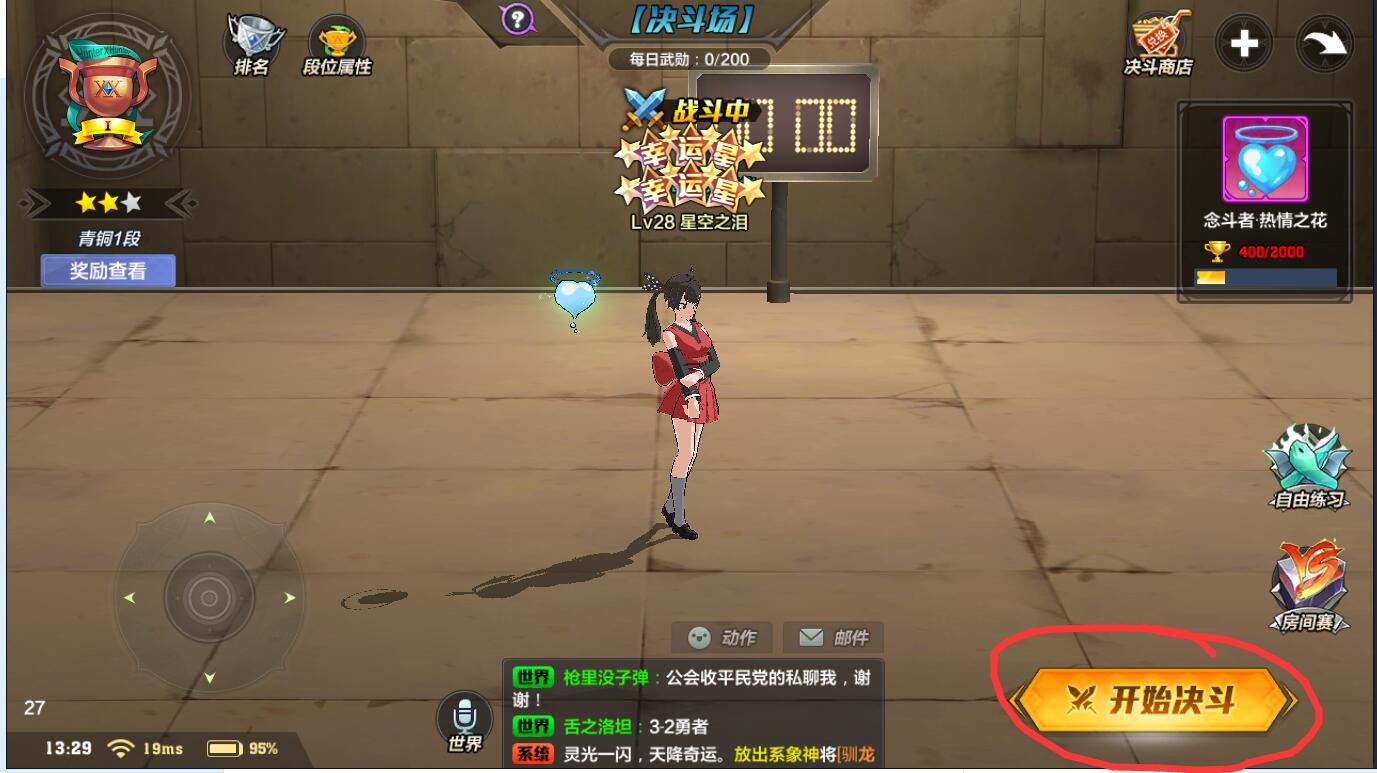
Task: Click the curved arrow exit button
Action: 1324,44
